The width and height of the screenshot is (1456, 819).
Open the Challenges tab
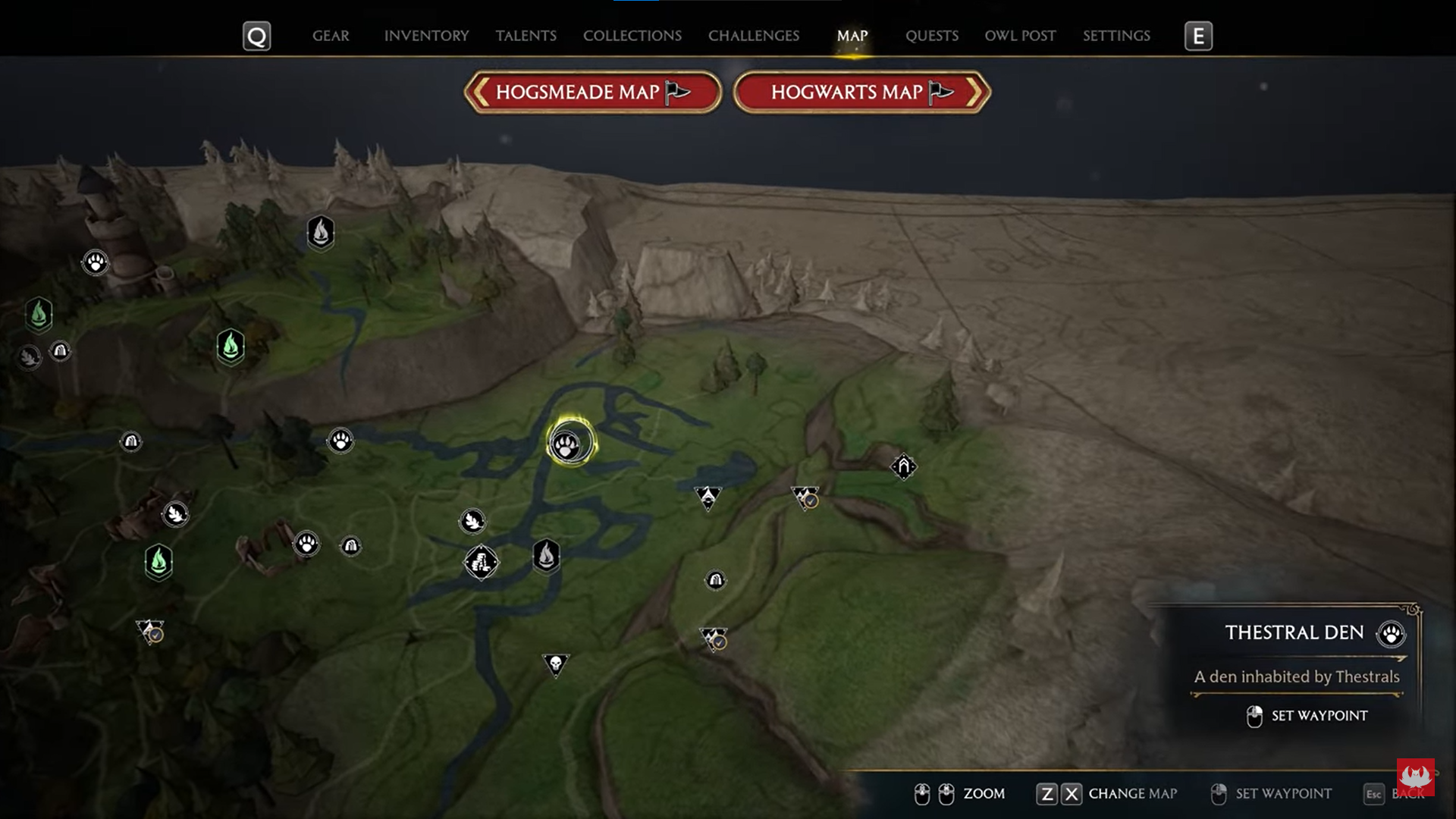click(753, 36)
